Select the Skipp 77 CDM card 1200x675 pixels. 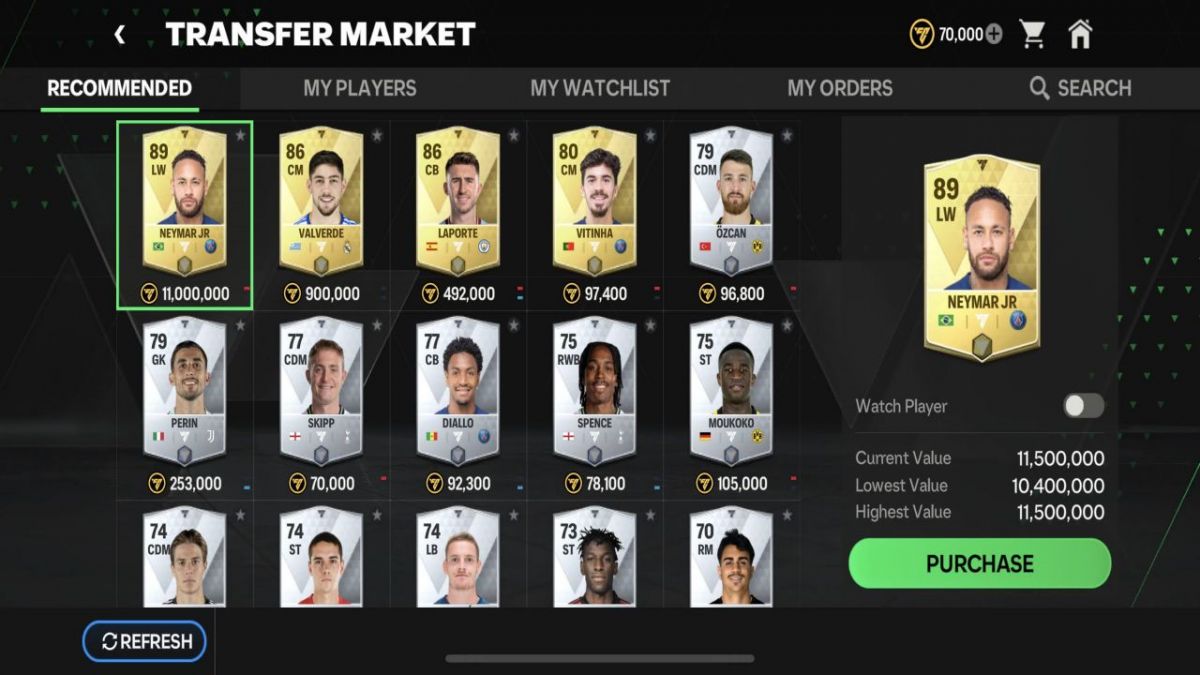pyautogui.click(x=320, y=392)
